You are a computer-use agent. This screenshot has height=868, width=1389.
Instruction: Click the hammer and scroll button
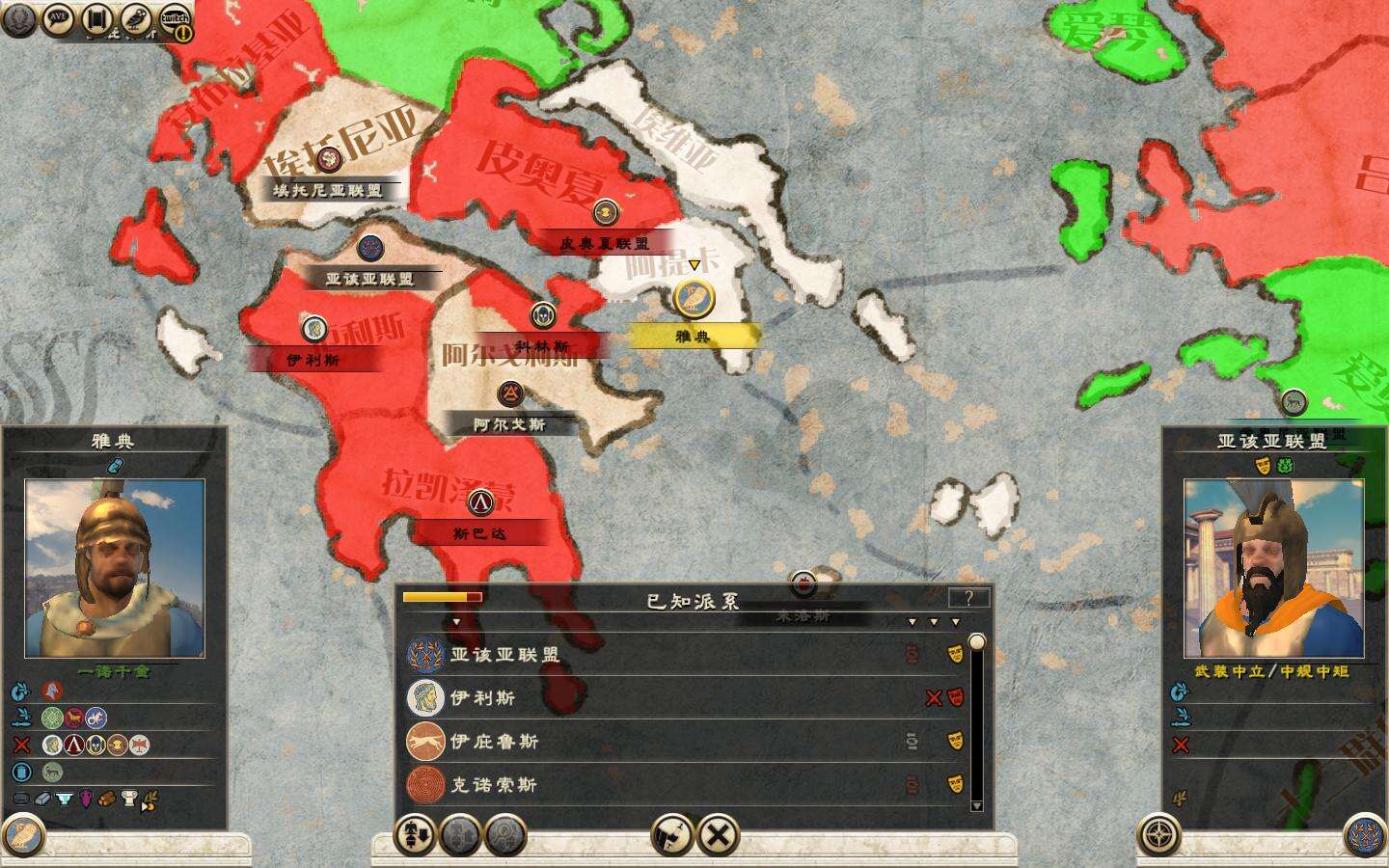coord(671,835)
